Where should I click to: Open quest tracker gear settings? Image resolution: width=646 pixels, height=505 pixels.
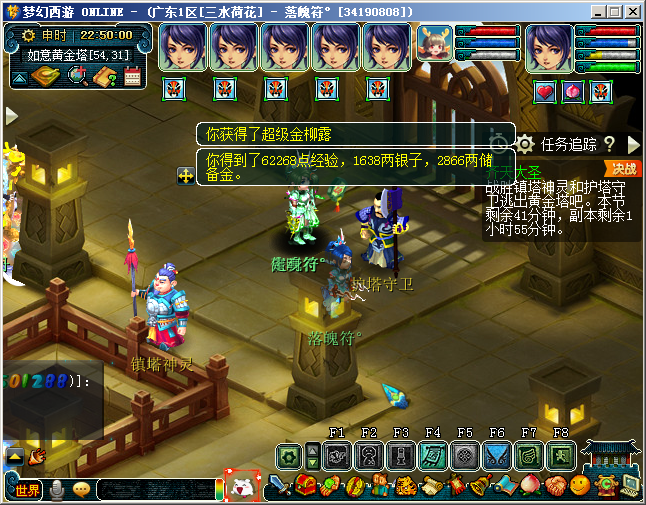[x=525, y=145]
